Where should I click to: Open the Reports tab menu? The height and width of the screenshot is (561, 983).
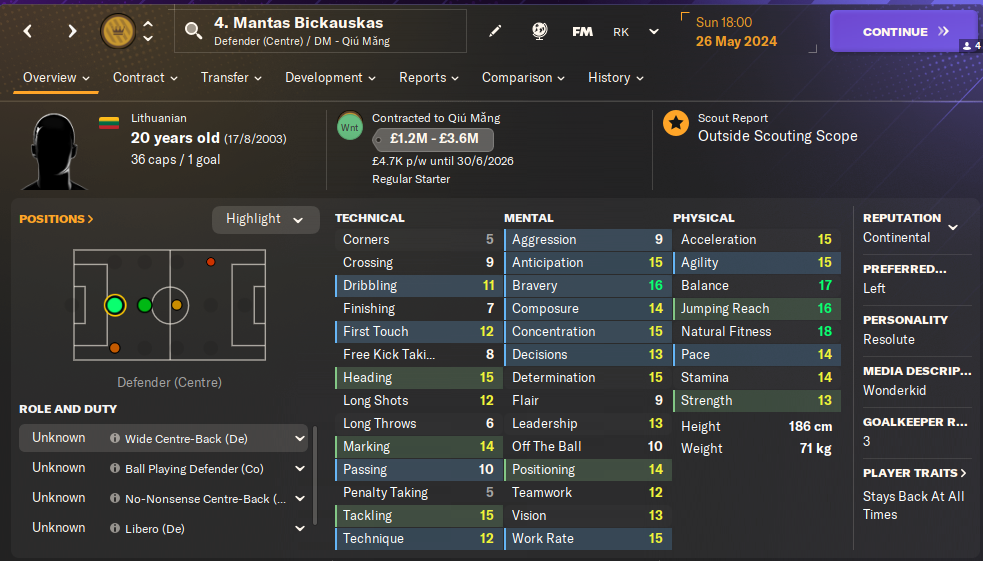[x=429, y=78]
